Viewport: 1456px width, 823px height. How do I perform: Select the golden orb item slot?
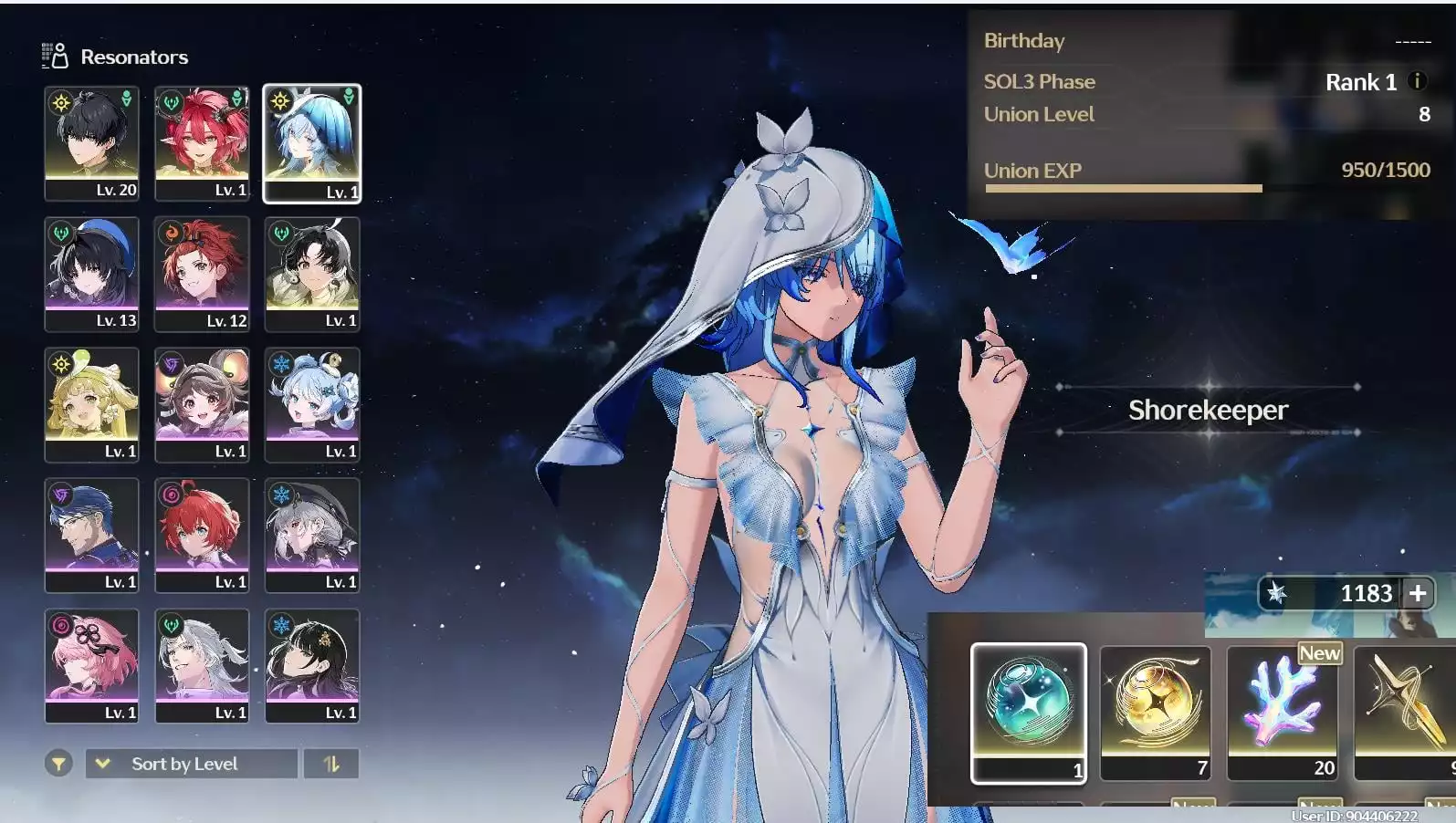click(1155, 712)
